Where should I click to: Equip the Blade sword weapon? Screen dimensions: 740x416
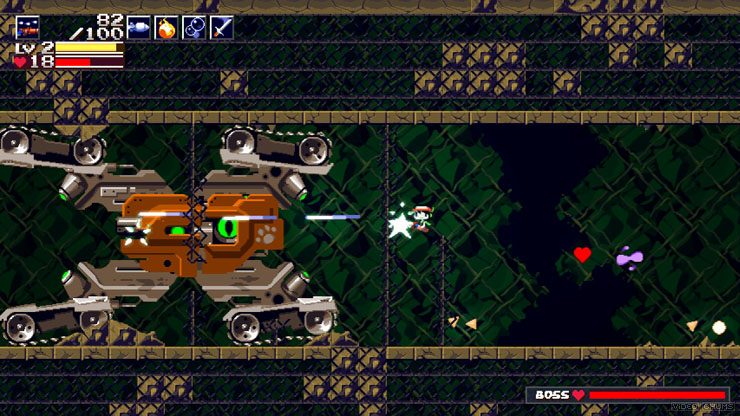221,27
